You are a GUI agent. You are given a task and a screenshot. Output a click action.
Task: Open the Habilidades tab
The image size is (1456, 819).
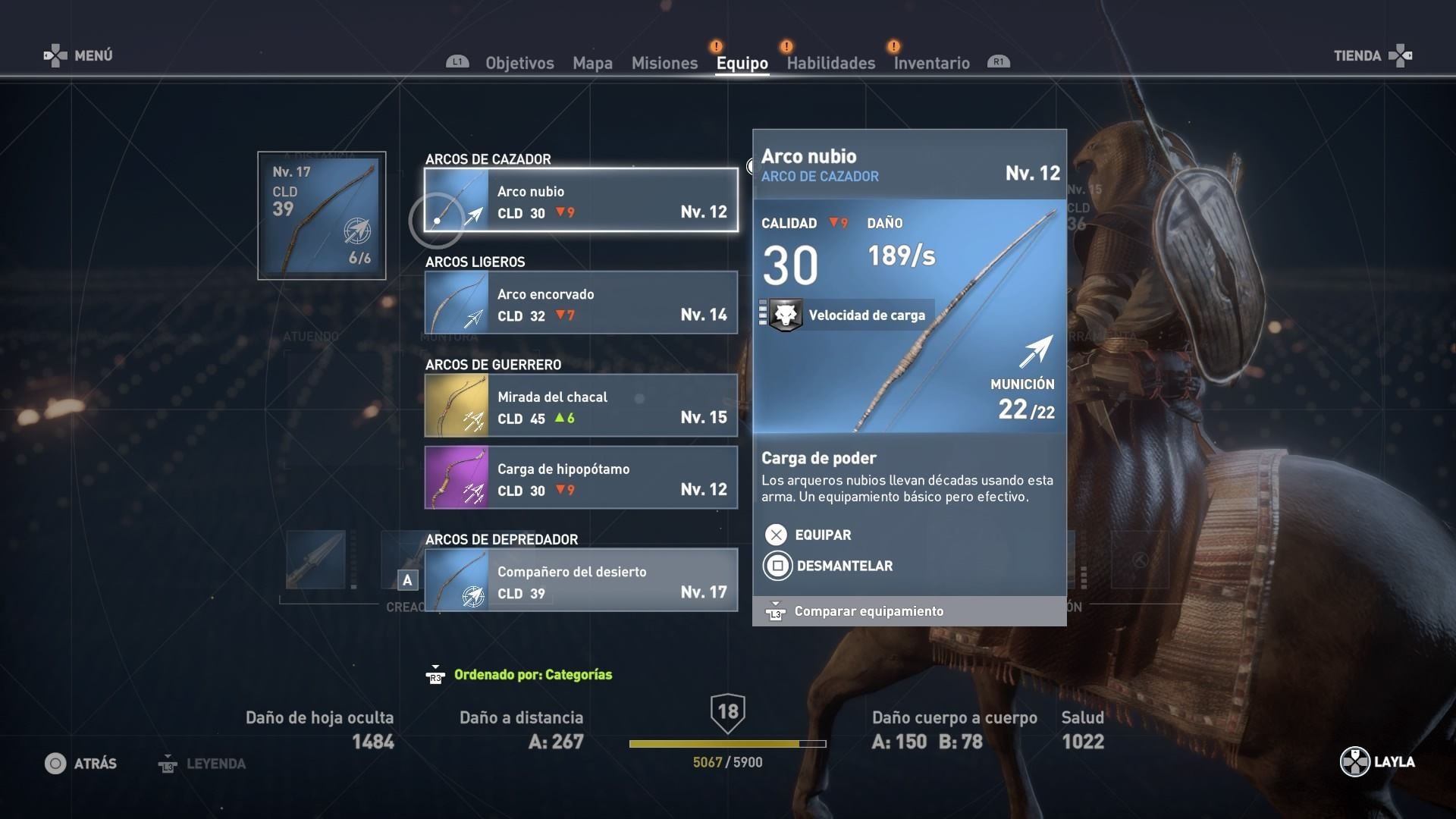[x=830, y=63]
